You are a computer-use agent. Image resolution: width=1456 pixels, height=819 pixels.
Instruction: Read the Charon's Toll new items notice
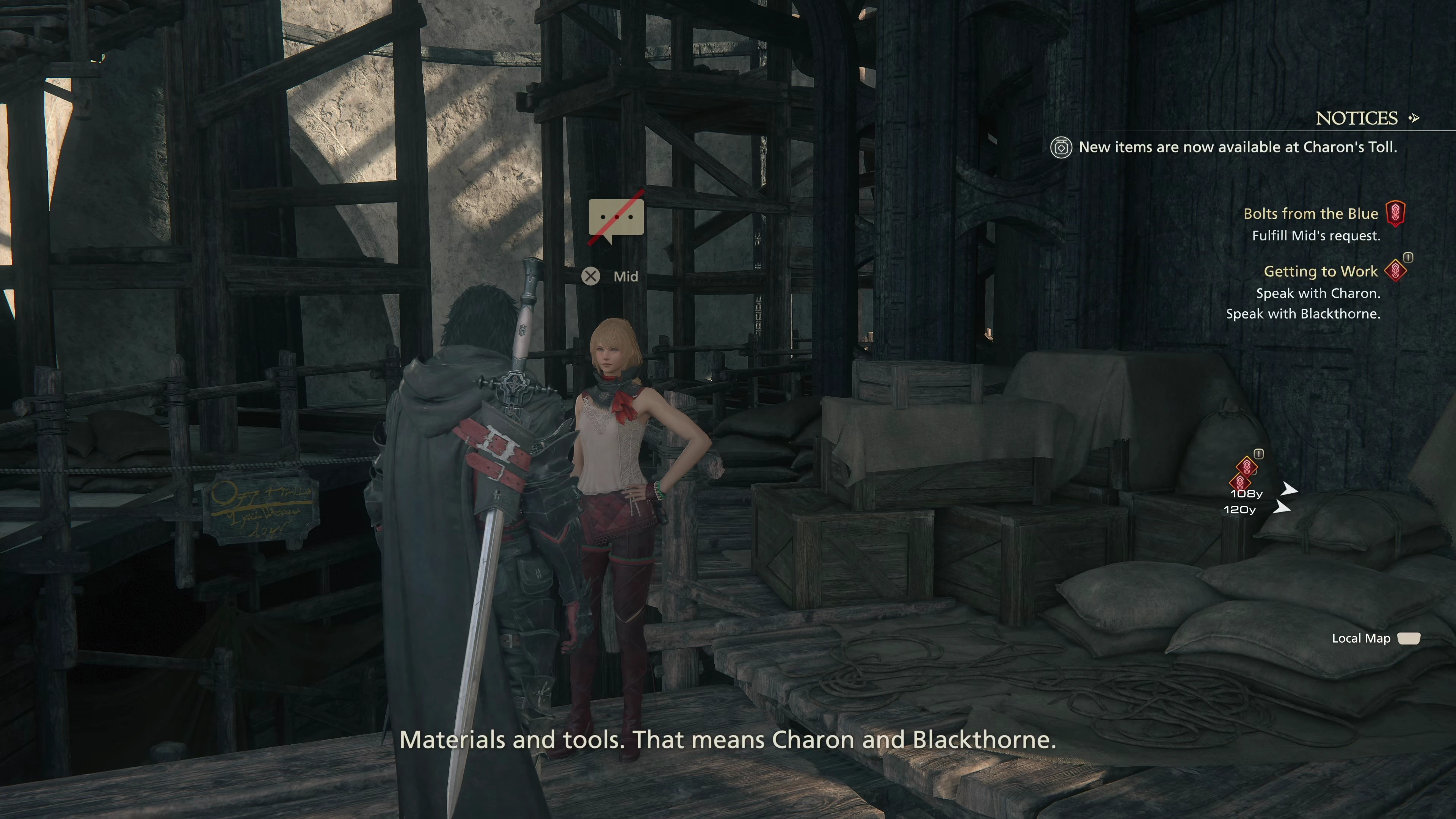point(1237,147)
